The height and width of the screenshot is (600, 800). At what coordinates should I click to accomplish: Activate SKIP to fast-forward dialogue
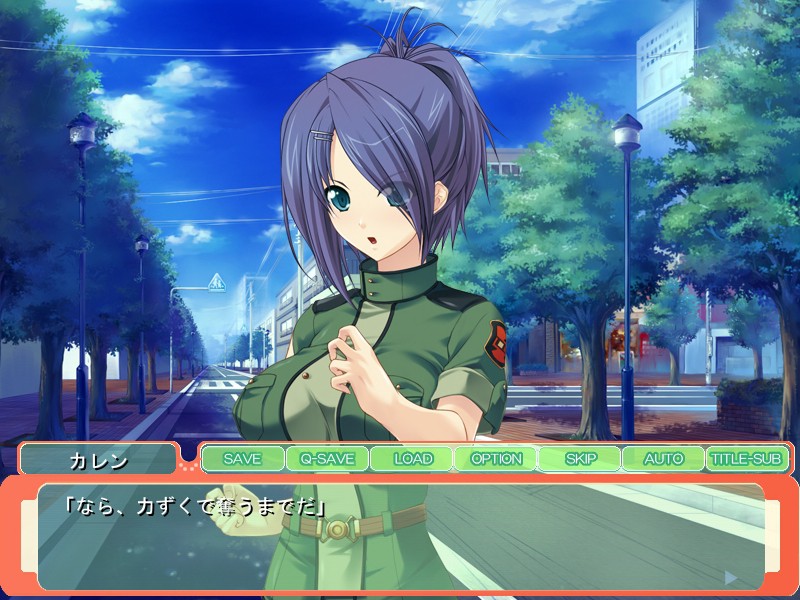tap(579, 459)
